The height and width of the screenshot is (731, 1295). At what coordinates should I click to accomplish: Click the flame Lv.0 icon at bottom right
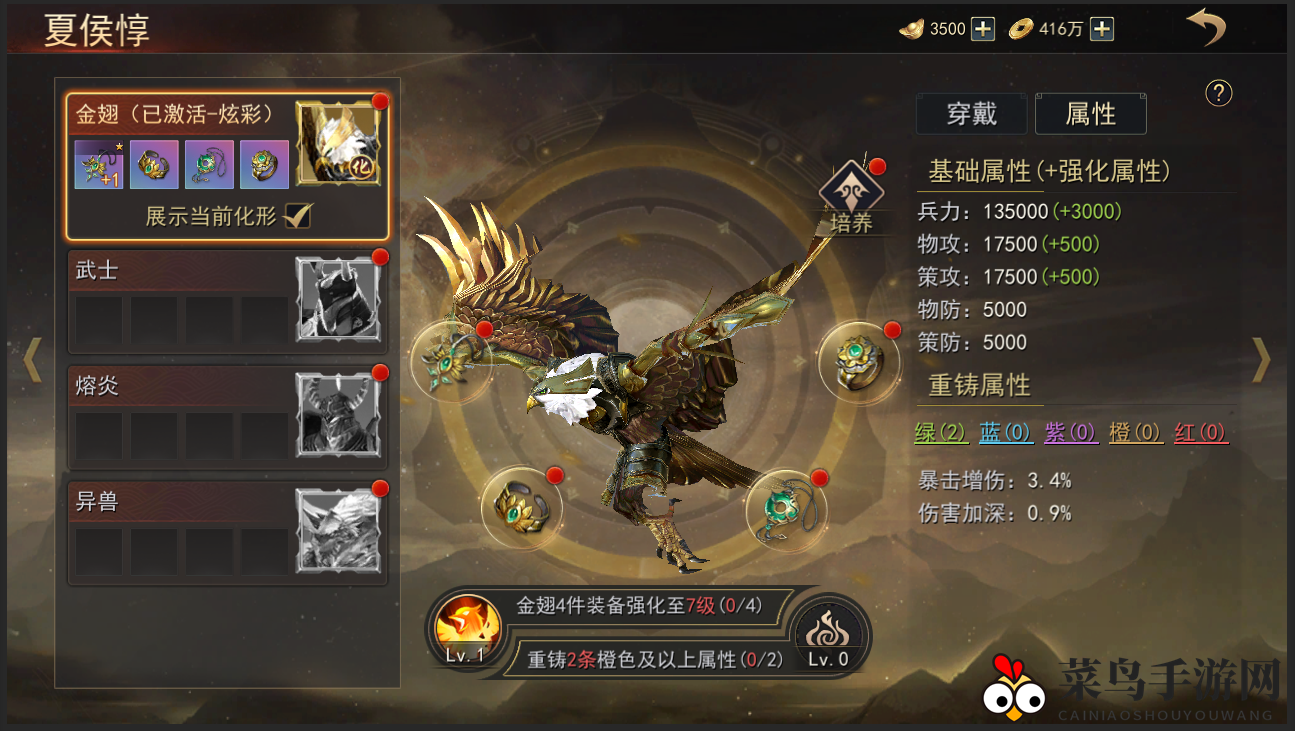[829, 632]
